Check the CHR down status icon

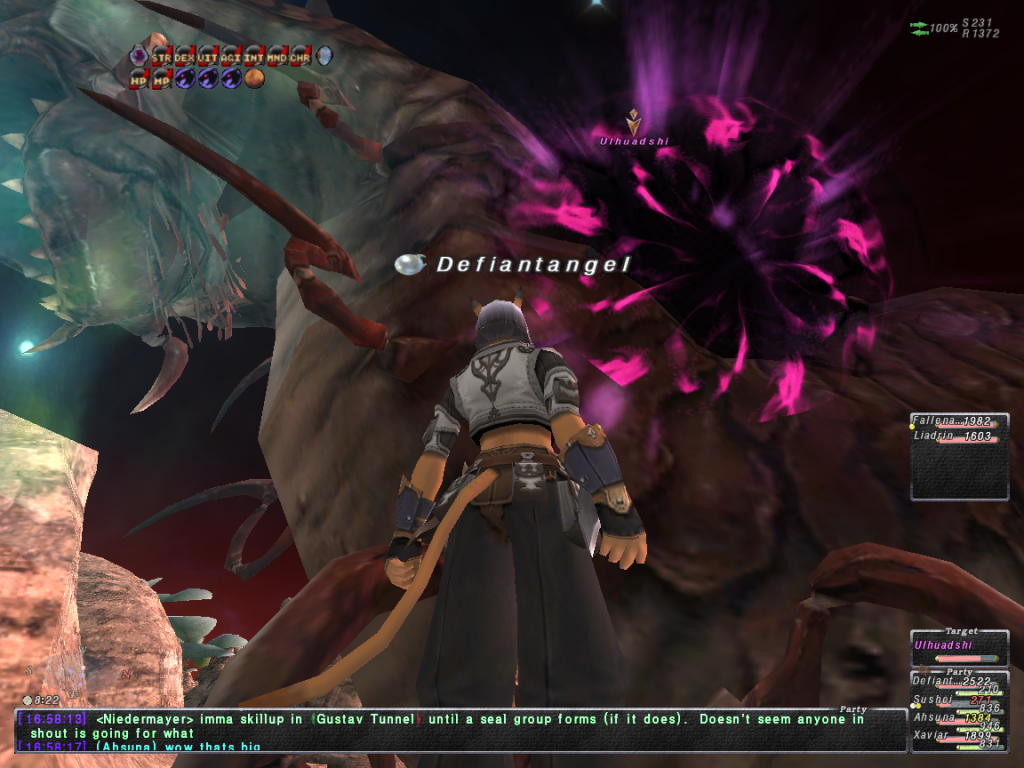pyautogui.click(x=300, y=56)
